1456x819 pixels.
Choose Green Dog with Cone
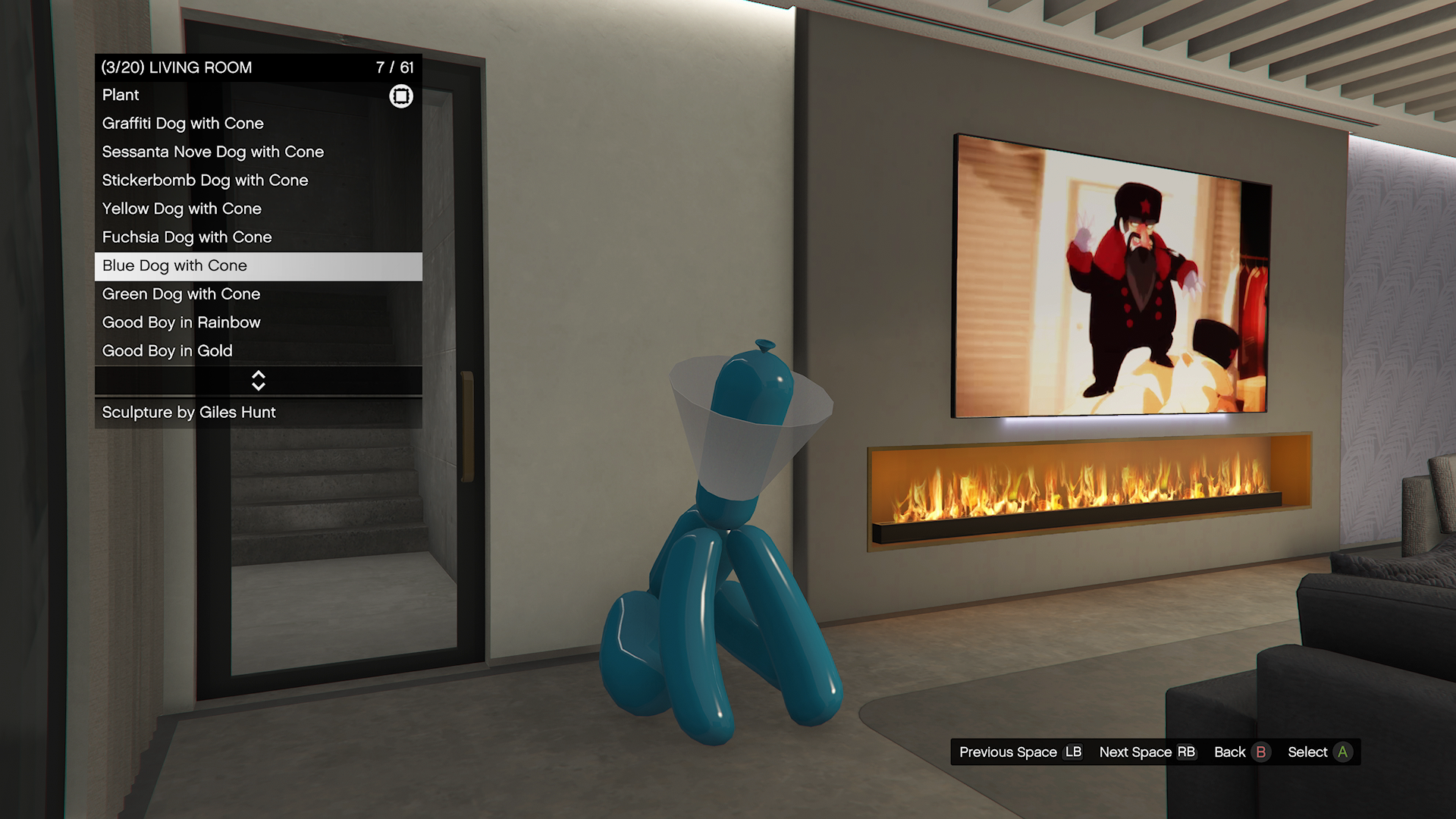pyautogui.click(x=258, y=294)
